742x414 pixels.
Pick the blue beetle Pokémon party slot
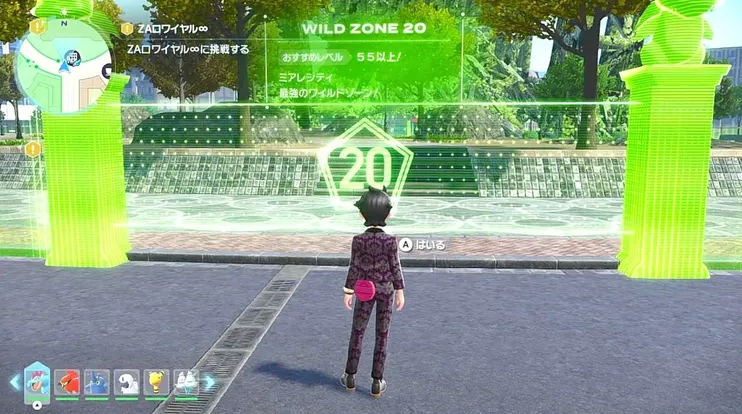coord(97,381)
